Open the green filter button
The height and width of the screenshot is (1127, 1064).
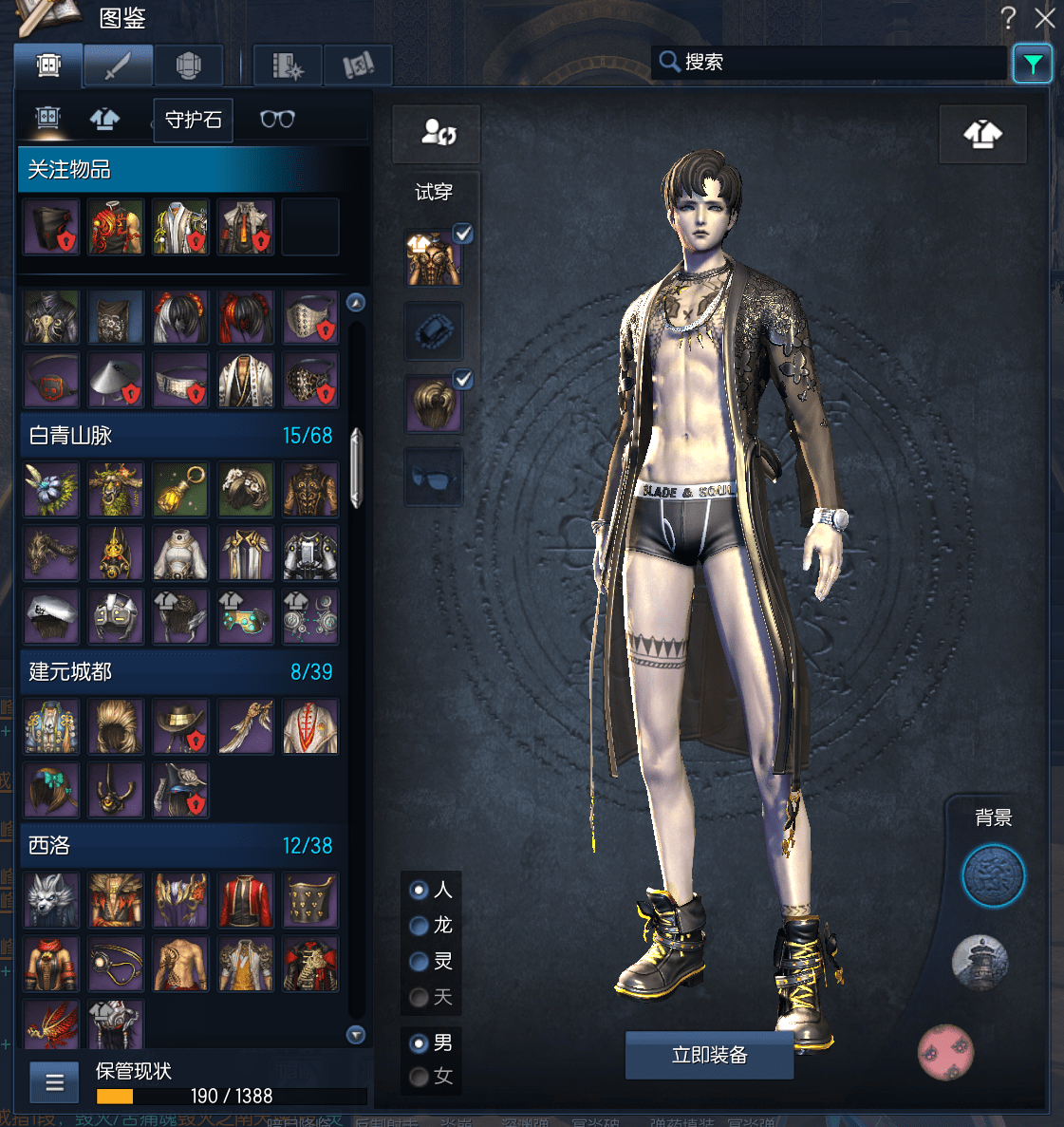[1032, 65]
